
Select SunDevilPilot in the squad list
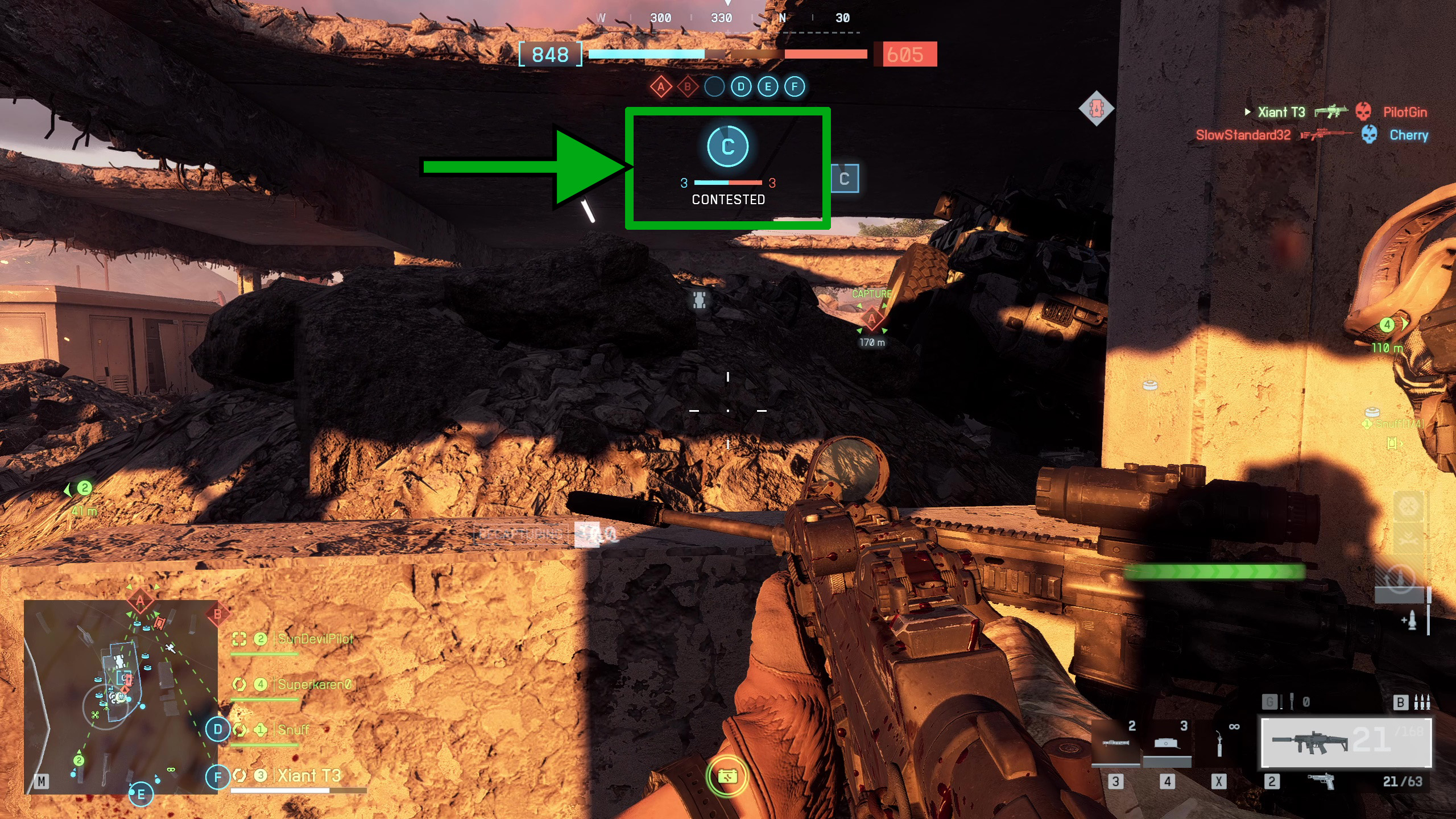tap(315, 639)
